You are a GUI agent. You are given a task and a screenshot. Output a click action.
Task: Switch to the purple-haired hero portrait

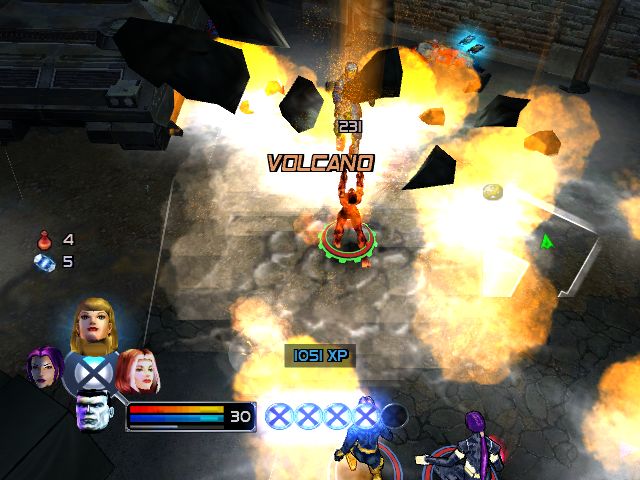[x=46, y=370]
